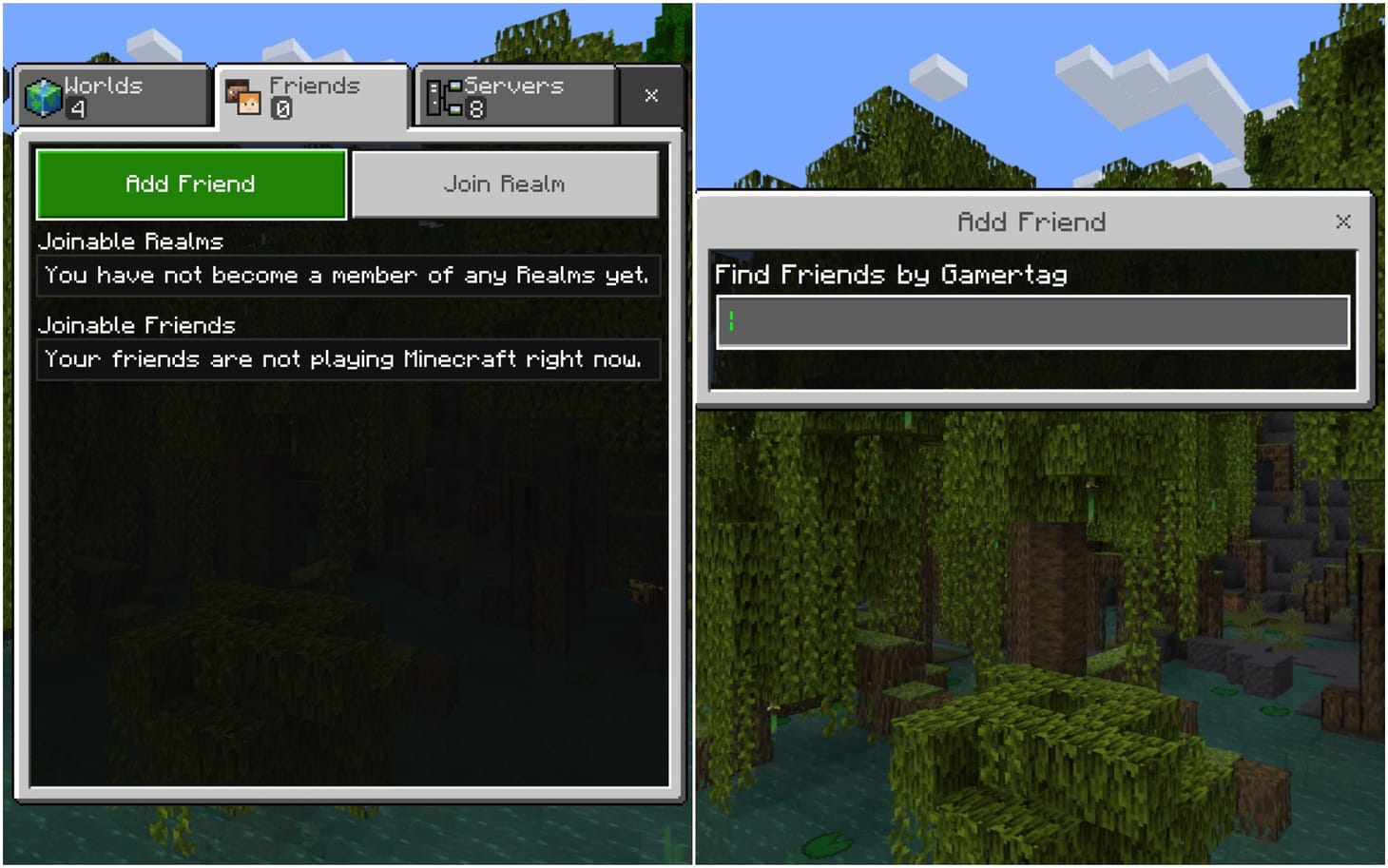
Task: Click the player heads icon on the Friends tab
Action: point(244,96)
